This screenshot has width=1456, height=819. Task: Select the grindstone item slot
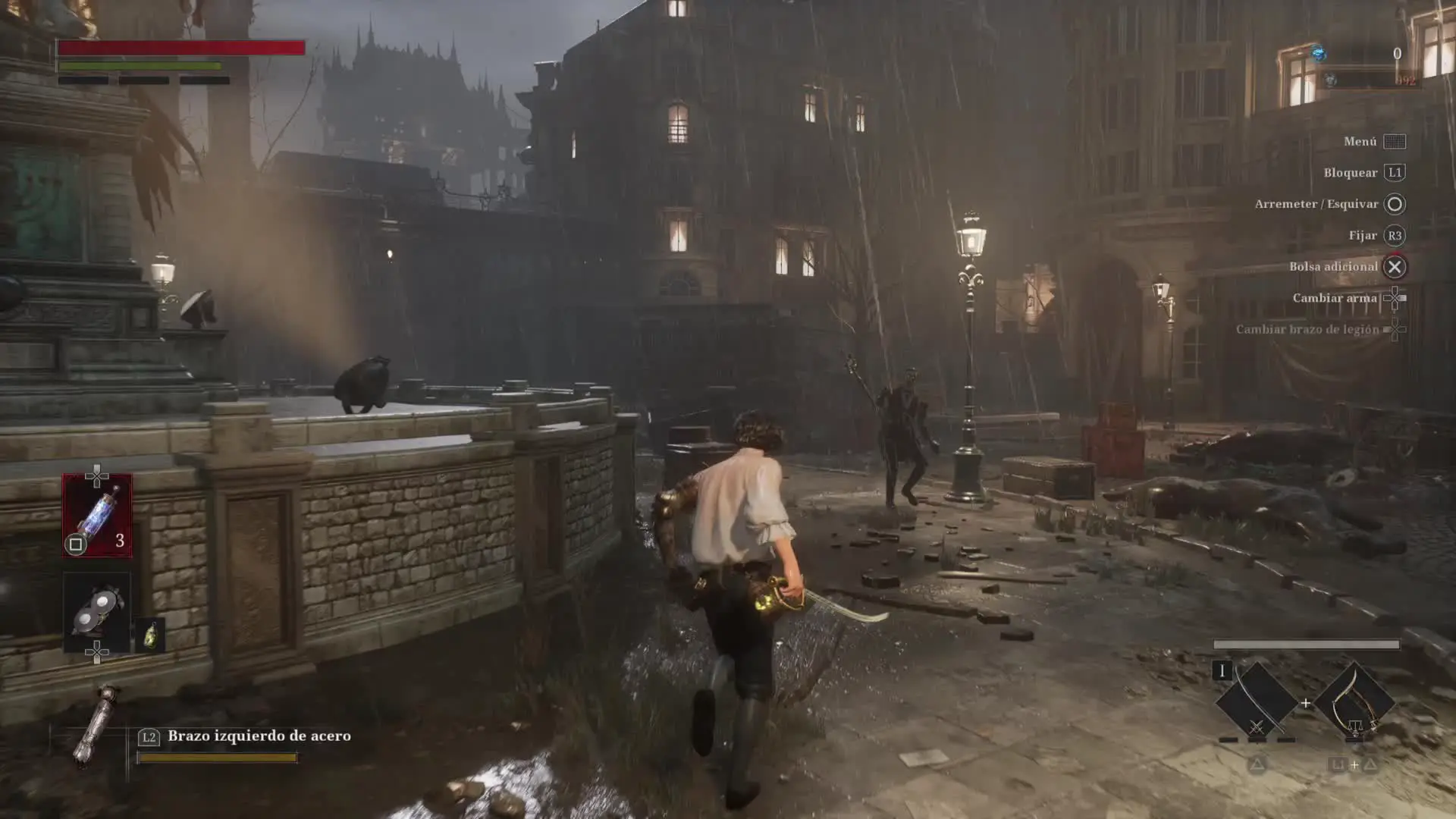point(97,609)
